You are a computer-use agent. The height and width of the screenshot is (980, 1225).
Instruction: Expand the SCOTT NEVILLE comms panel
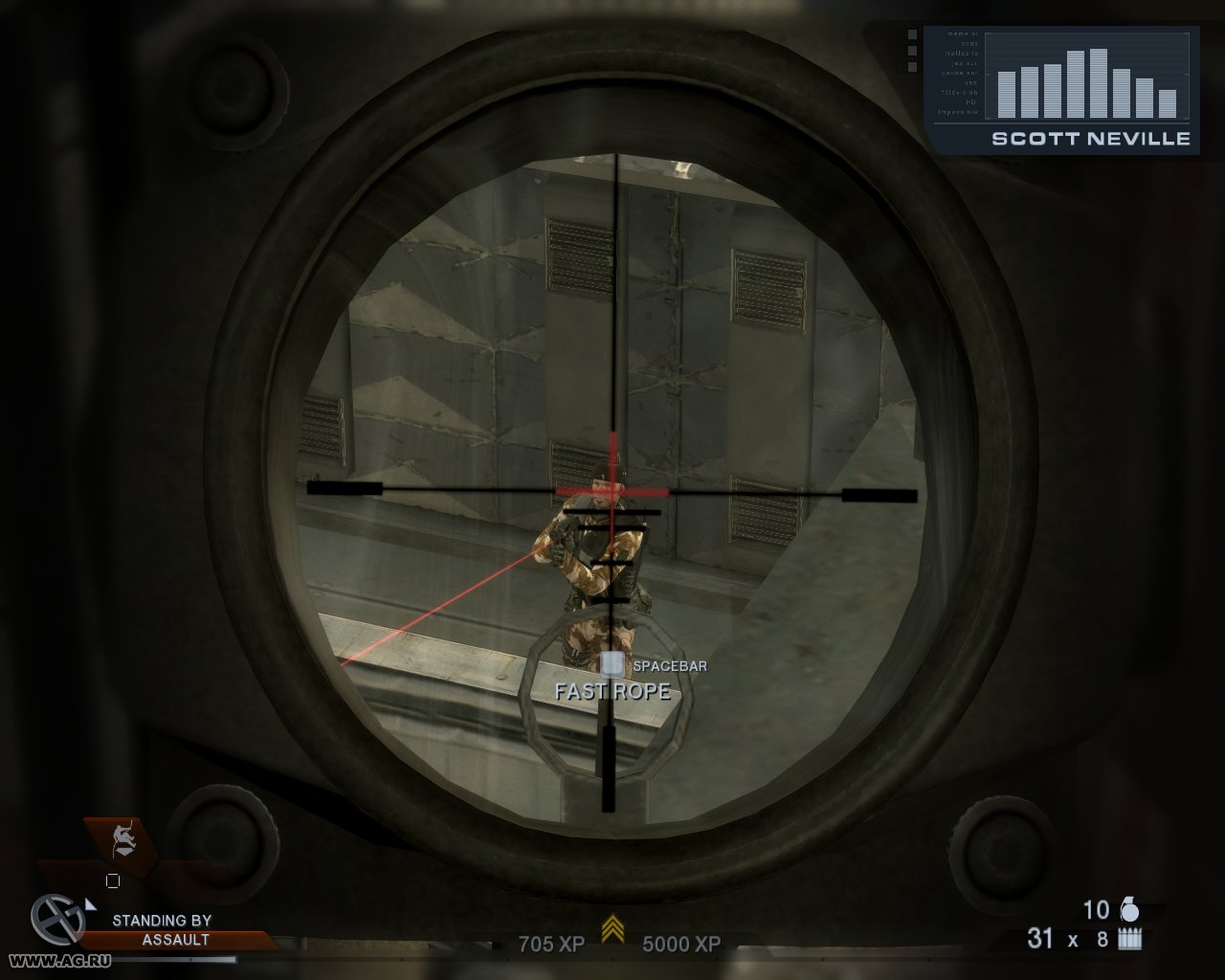(x=1062, y=86)
